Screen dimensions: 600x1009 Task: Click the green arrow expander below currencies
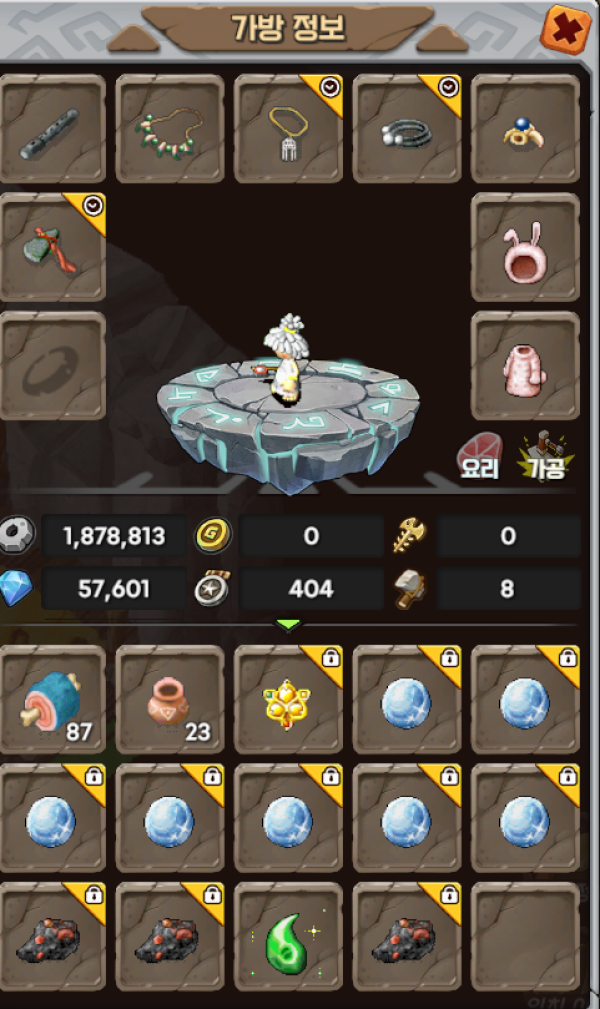pos(288,625)
